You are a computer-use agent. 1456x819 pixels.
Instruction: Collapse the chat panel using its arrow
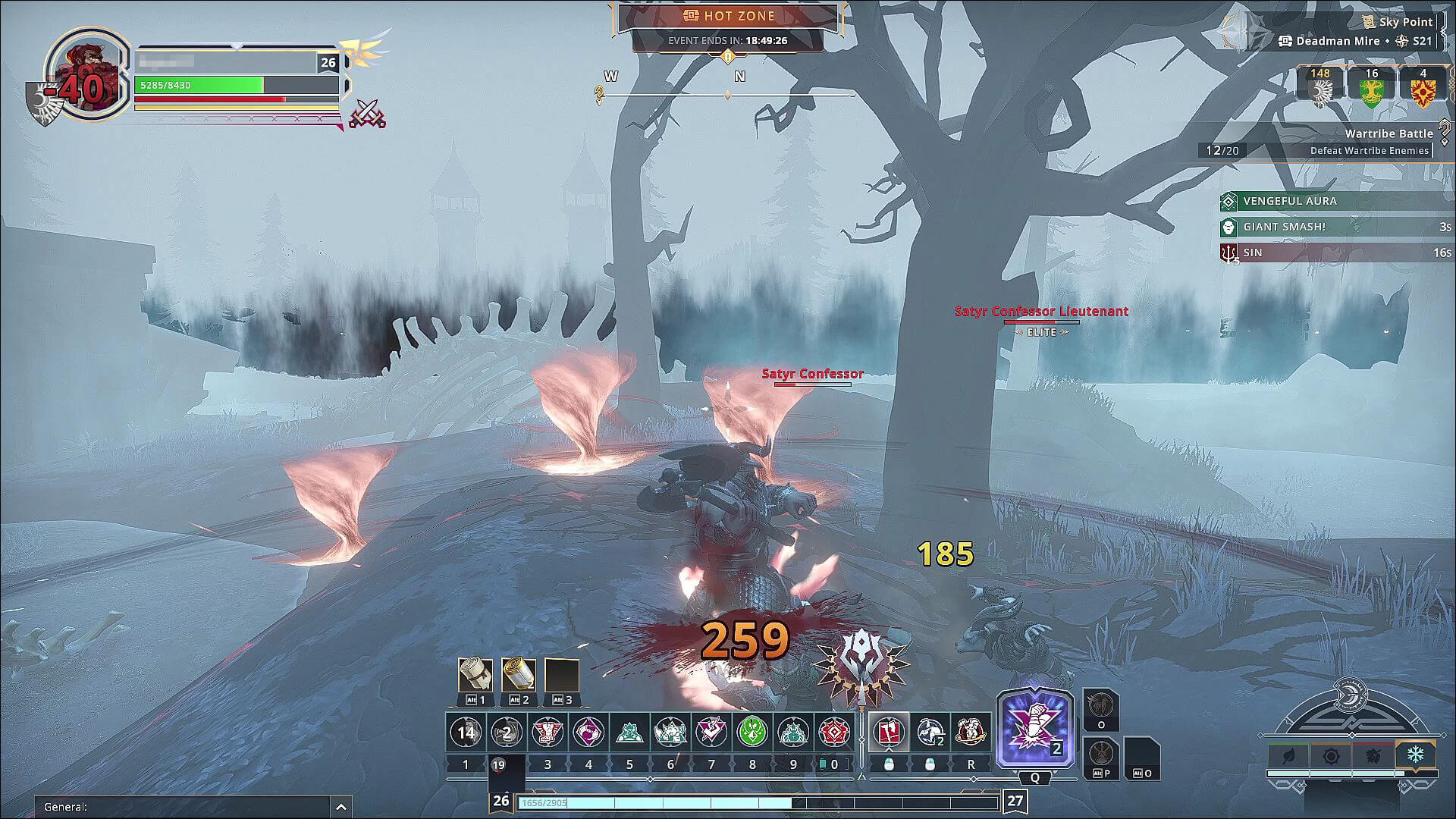(340, 806)
